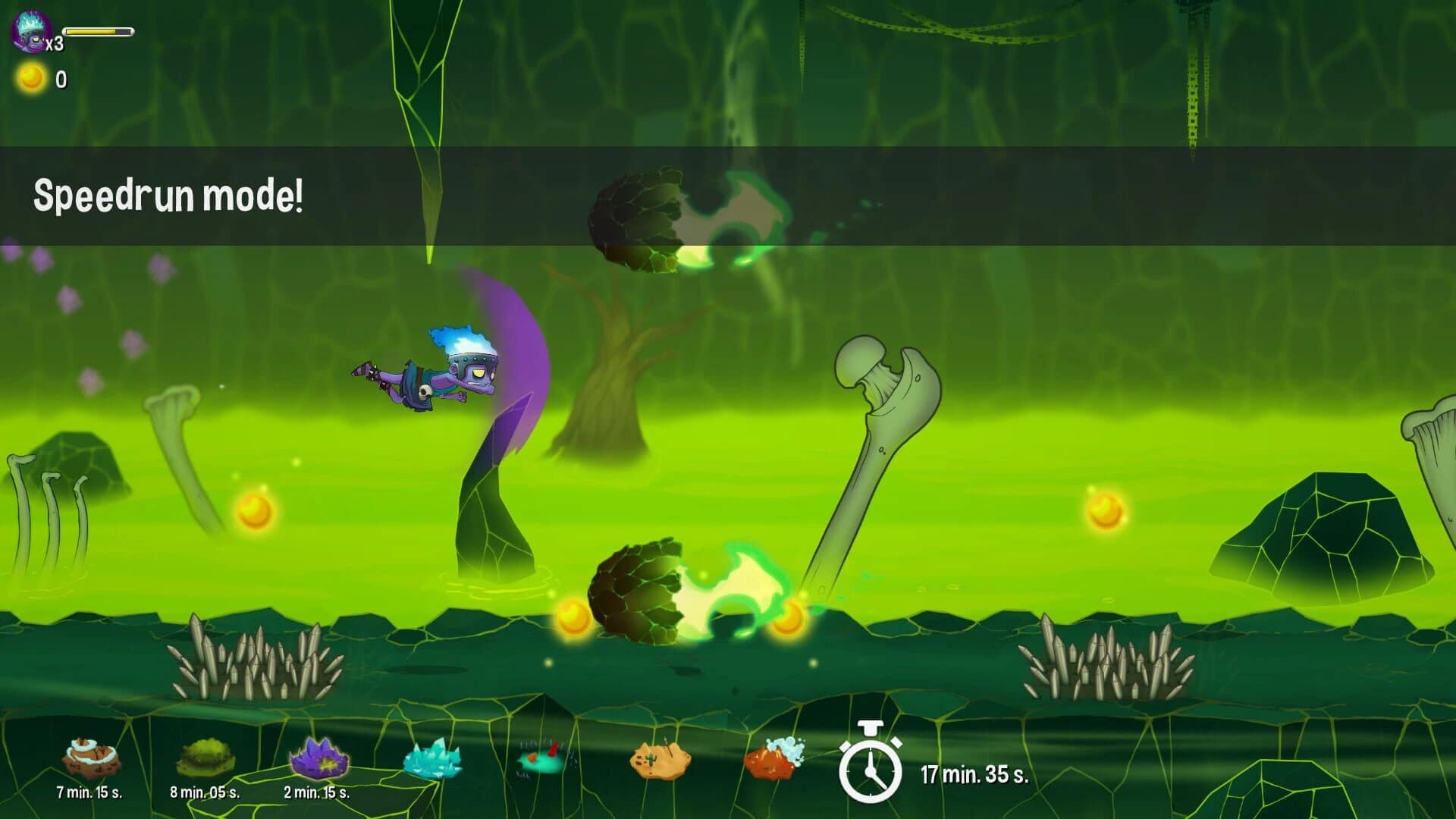Select the brown muddy island level icon
This screenshot has height=819, width=1456.
89,758
